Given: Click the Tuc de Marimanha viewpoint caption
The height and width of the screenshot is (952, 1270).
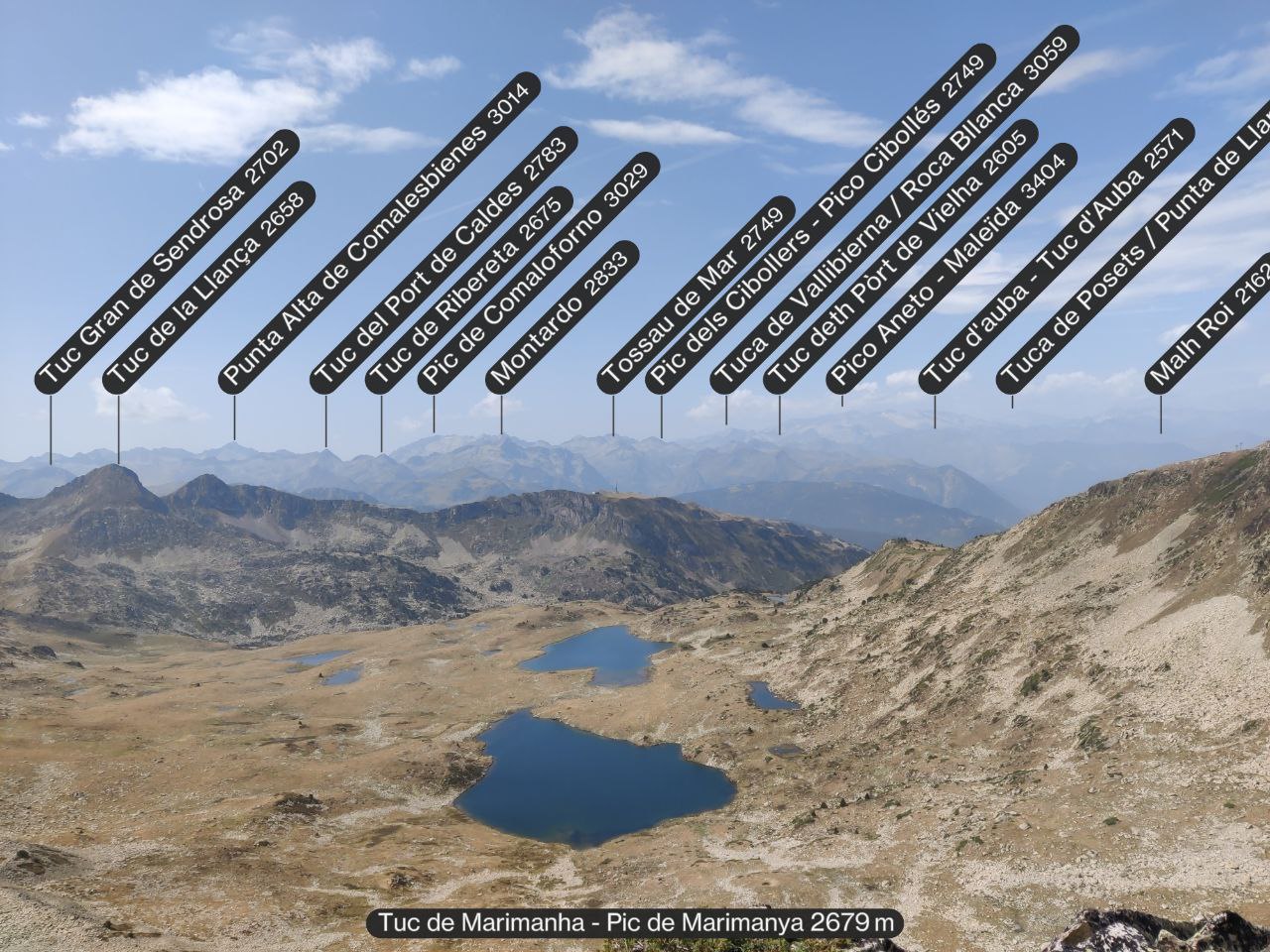Looking at the screenshot, I should 635,923.
